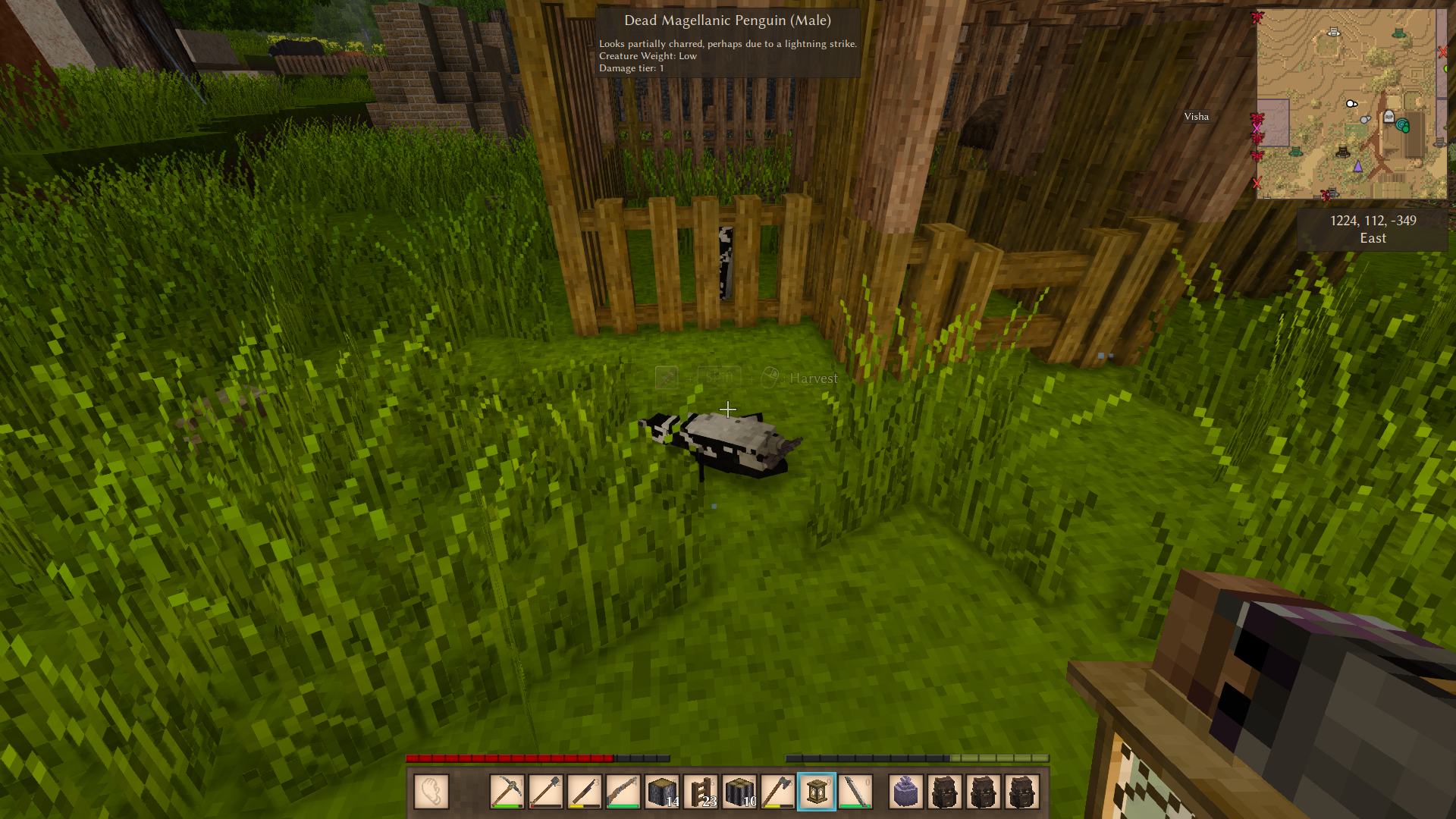Select the ladder stack of 23
This screenshot has height=819, width=1456.
pos(701,792)
